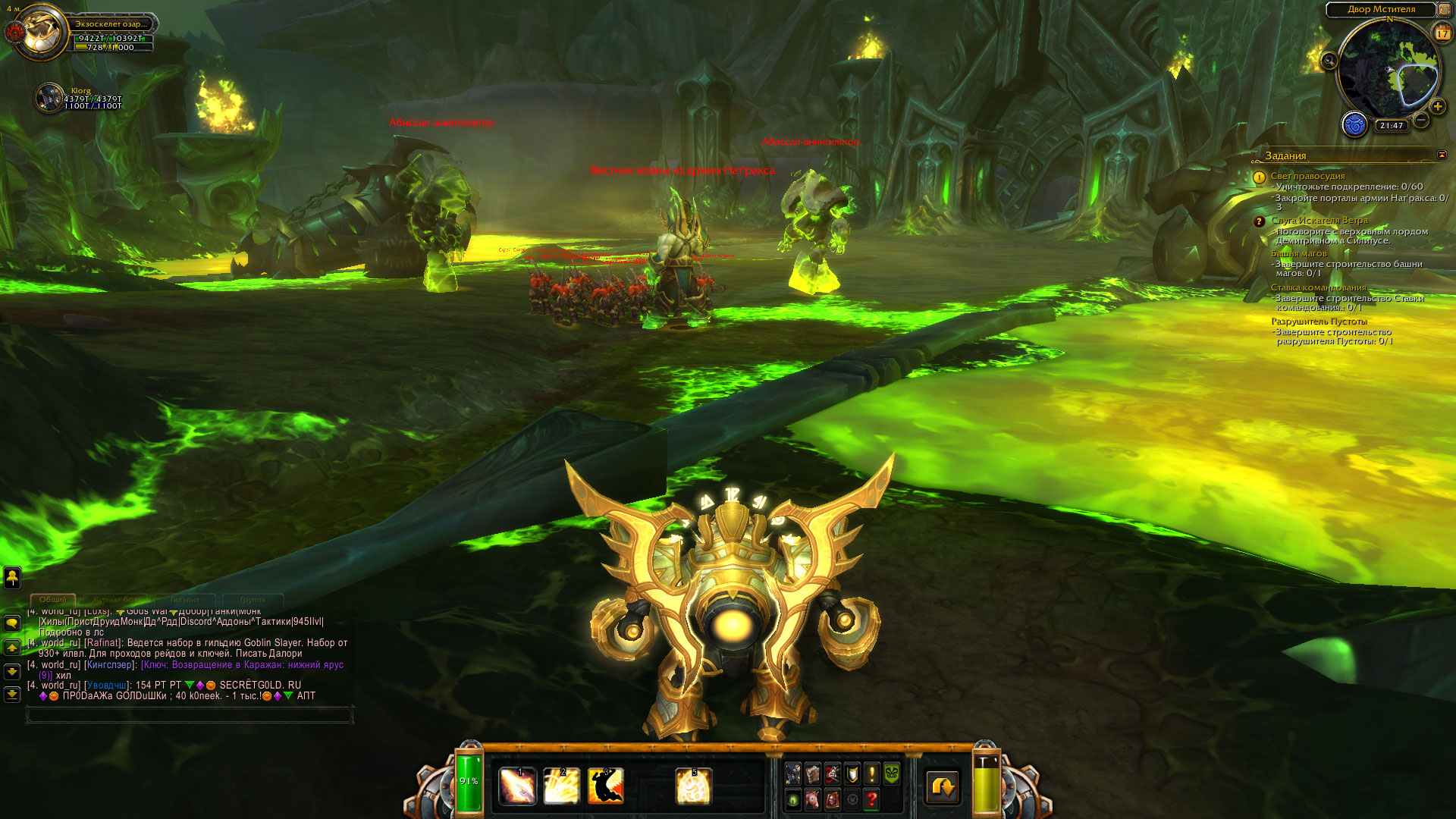The height and width of the screenshot is (819, 1456).
Task: Use the light burst ability in slot 2
Action: [x=562, y=786]
